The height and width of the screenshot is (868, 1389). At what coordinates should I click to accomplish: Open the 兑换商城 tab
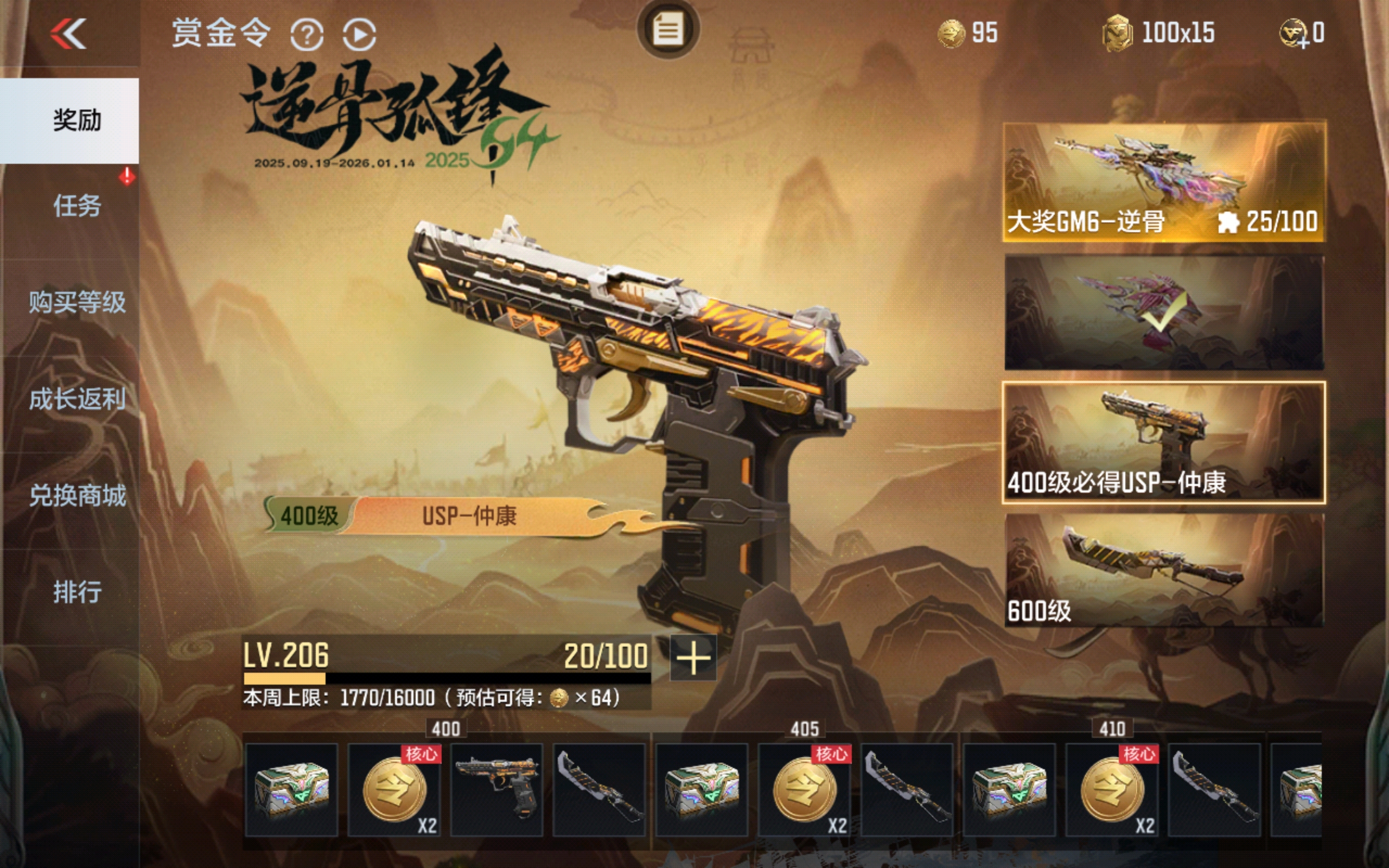[77, 495]
